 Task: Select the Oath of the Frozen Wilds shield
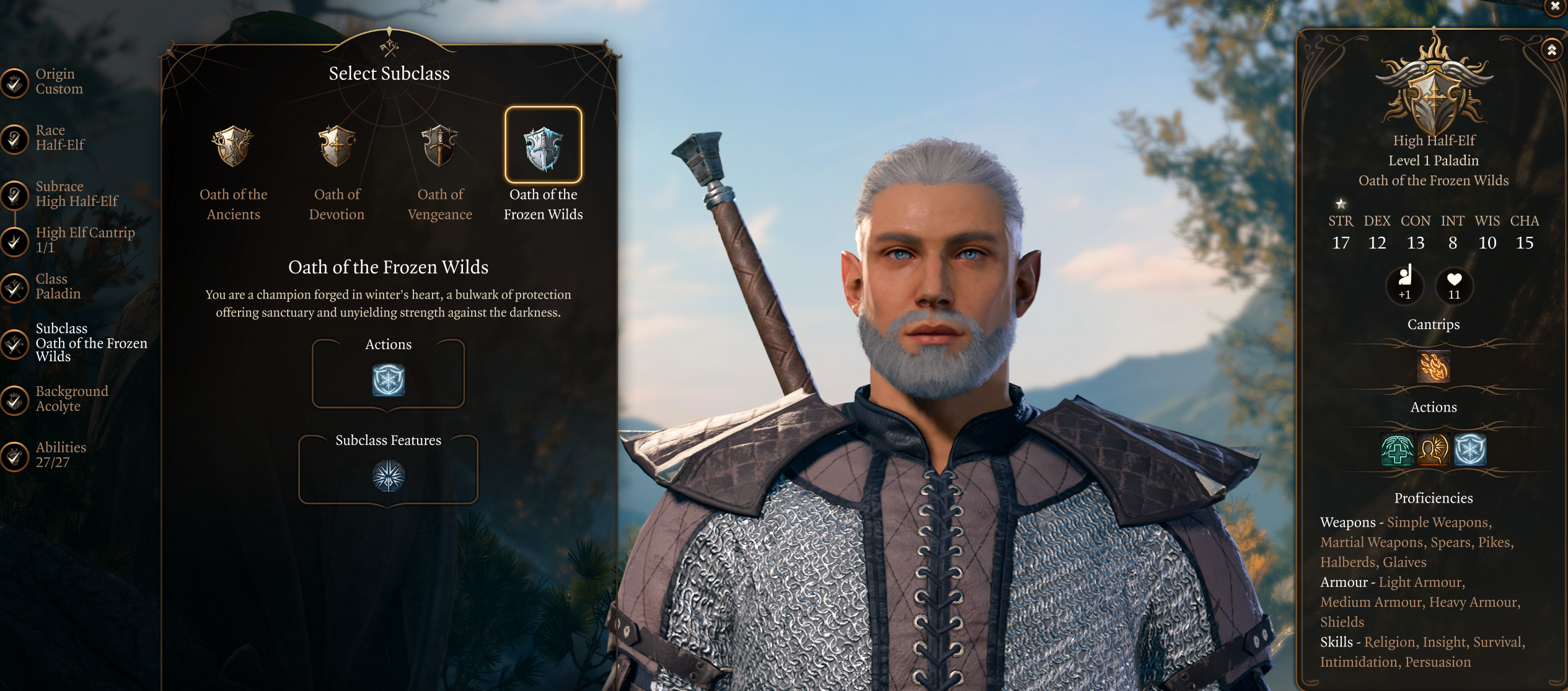[543, 146]
